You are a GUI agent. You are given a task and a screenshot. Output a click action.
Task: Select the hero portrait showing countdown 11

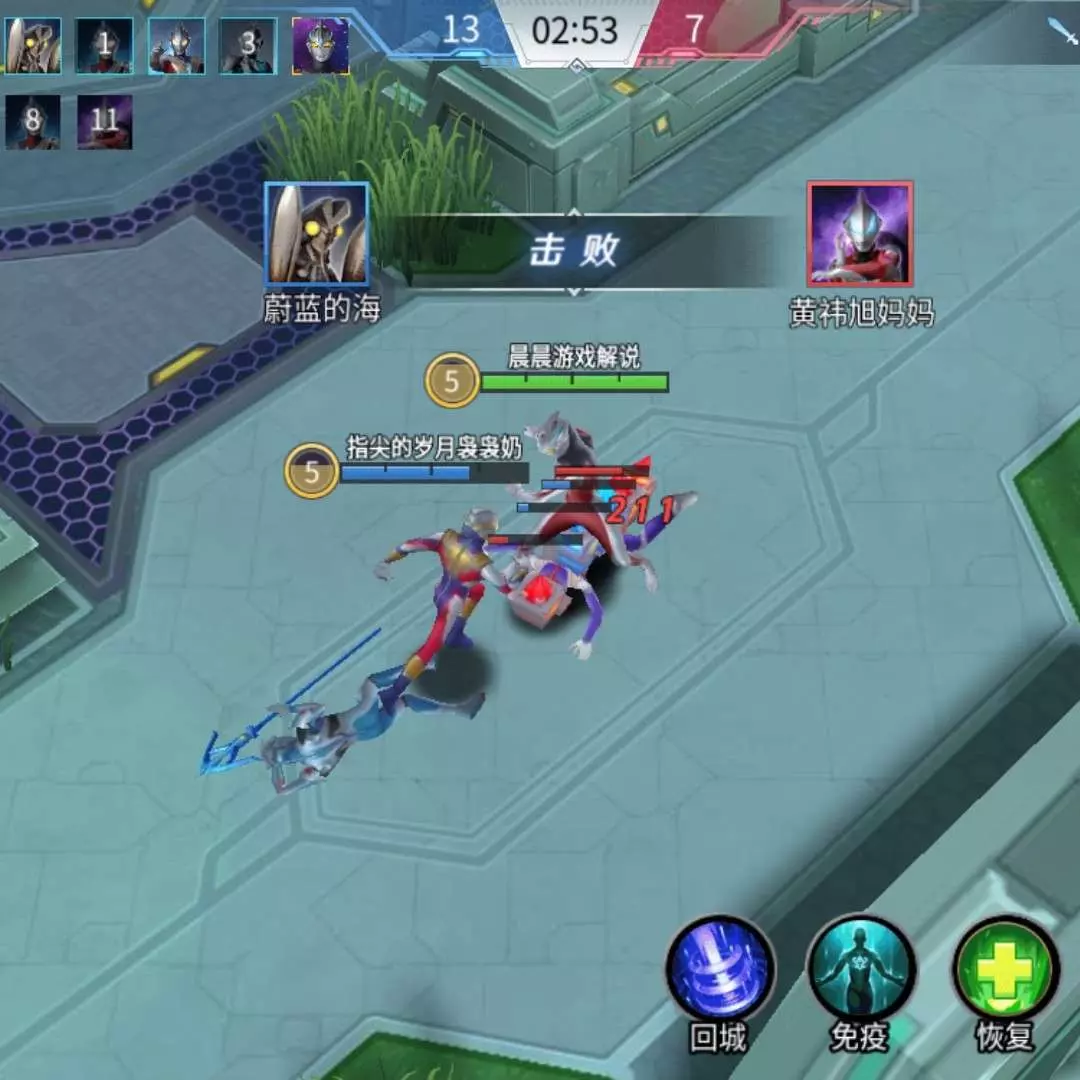coord(105,122)
